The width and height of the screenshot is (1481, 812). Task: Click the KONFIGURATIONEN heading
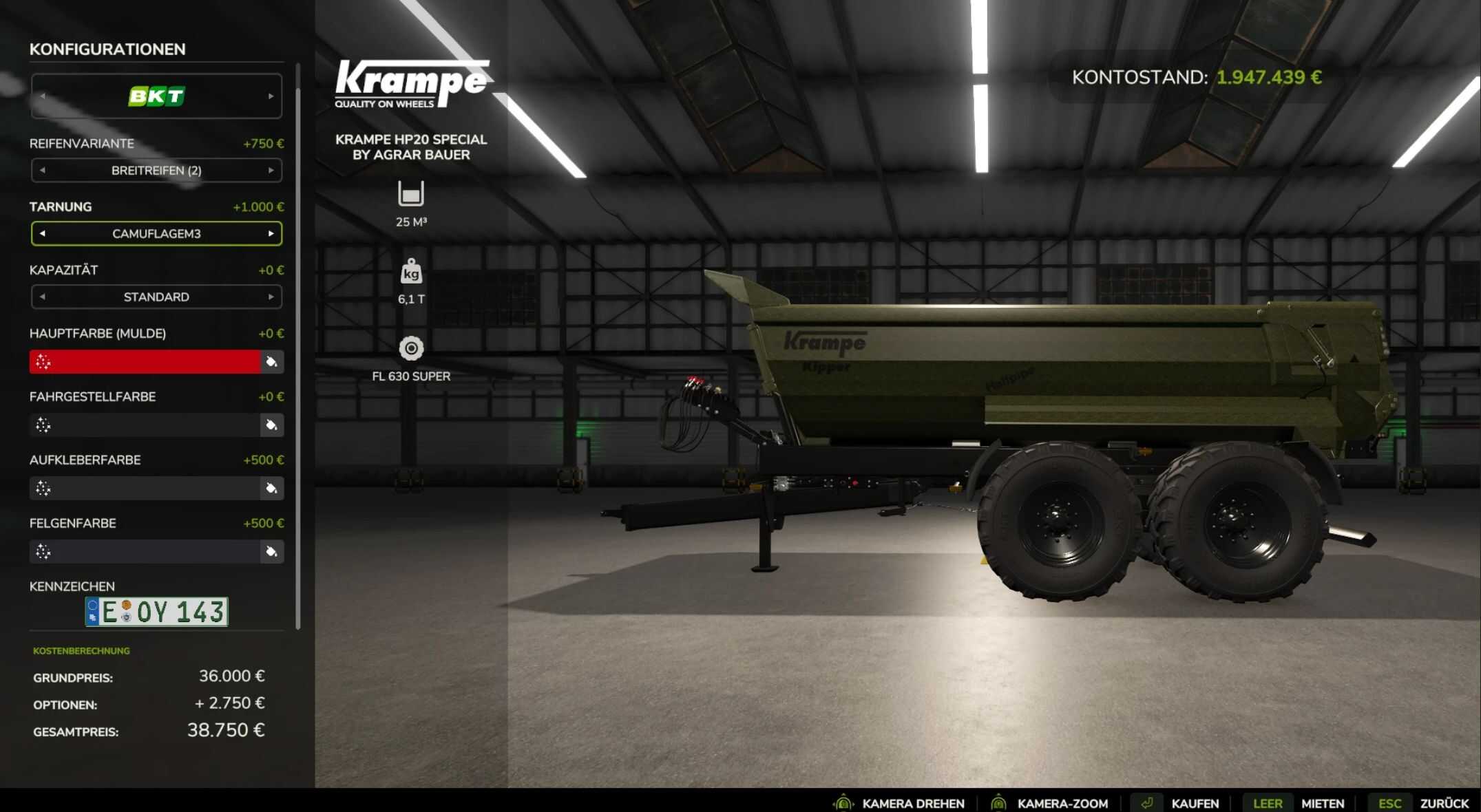[x=107, y=50]
